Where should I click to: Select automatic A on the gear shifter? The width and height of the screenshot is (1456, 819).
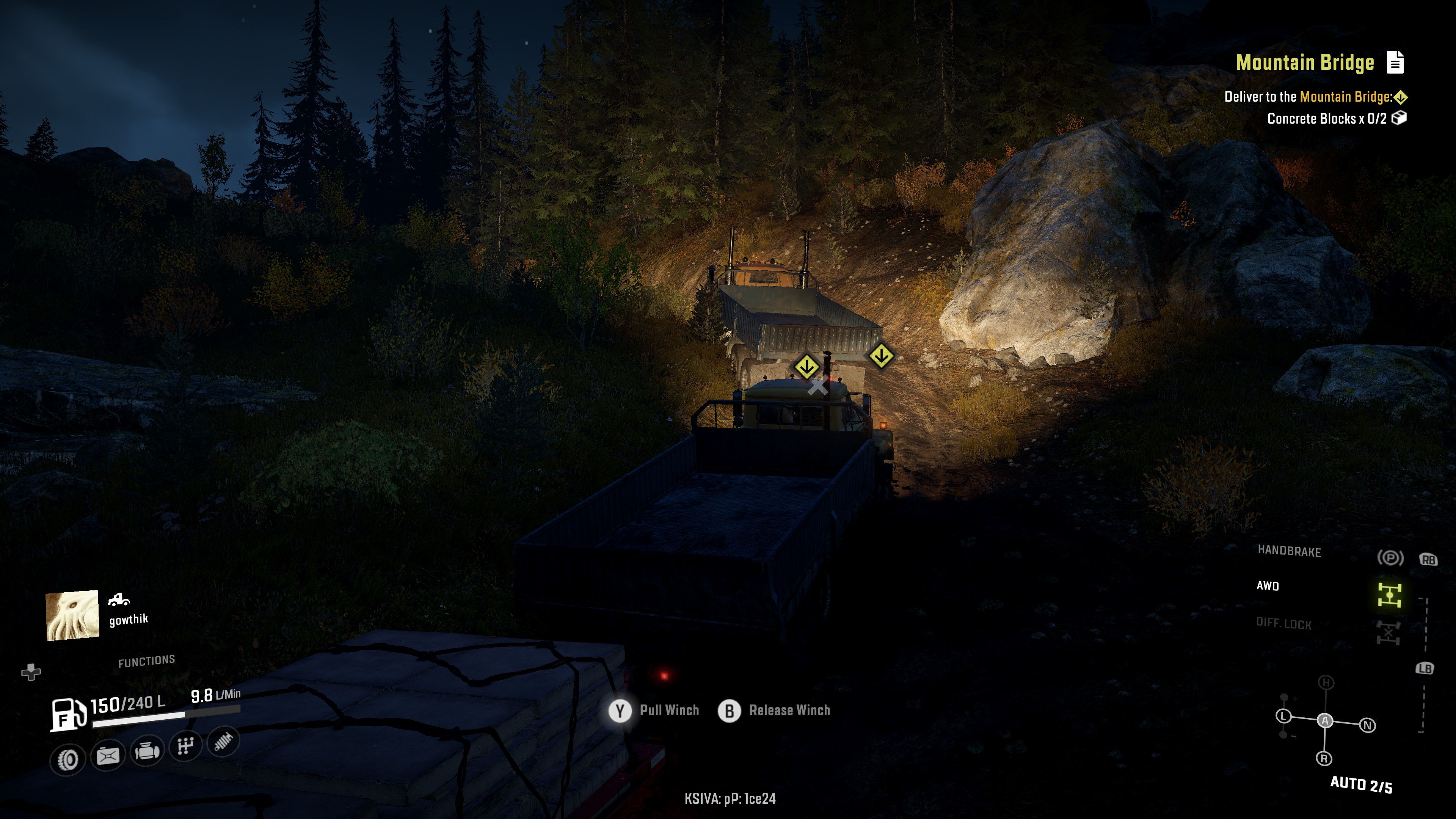coord(1325,721)
